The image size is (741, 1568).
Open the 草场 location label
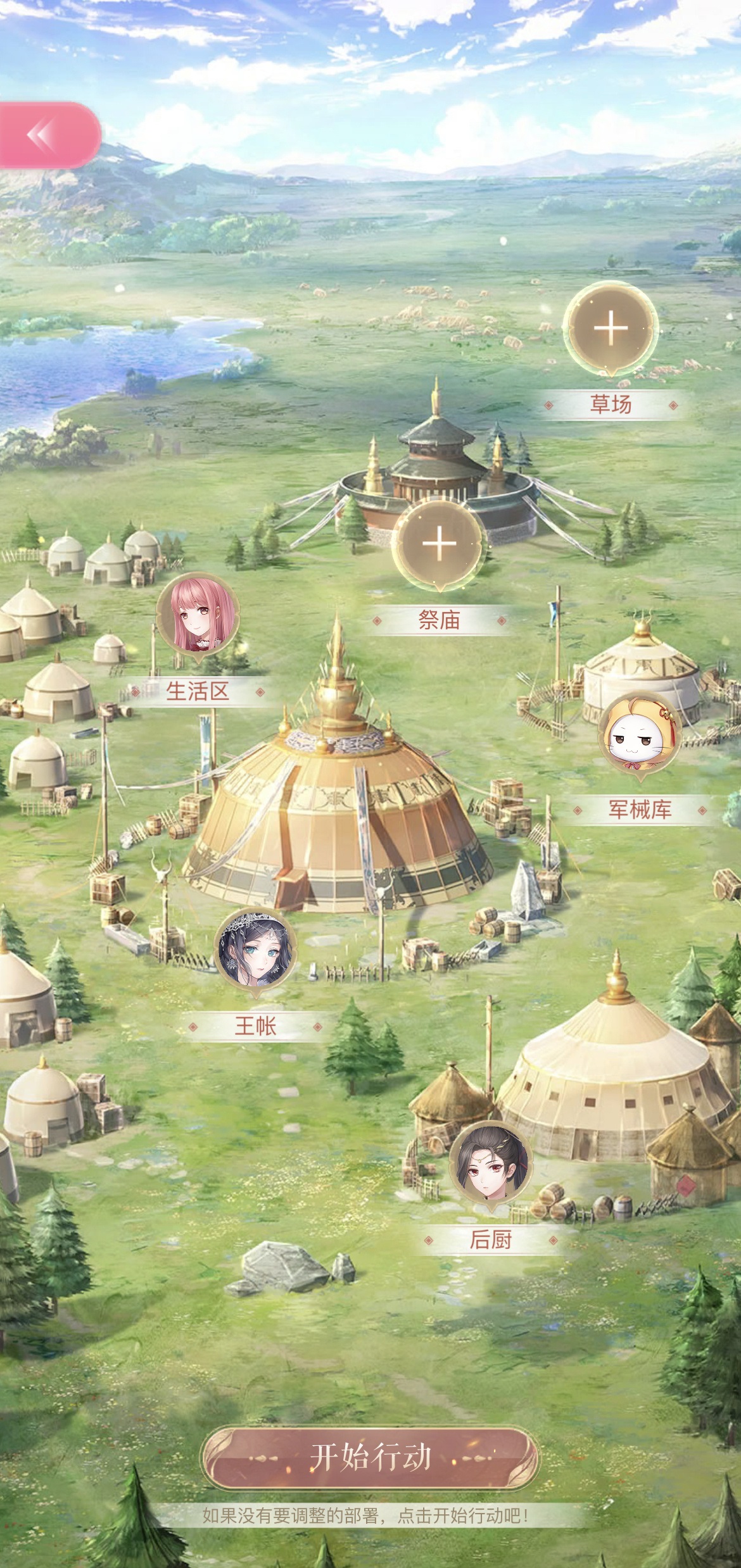click(x=611, y=405)
